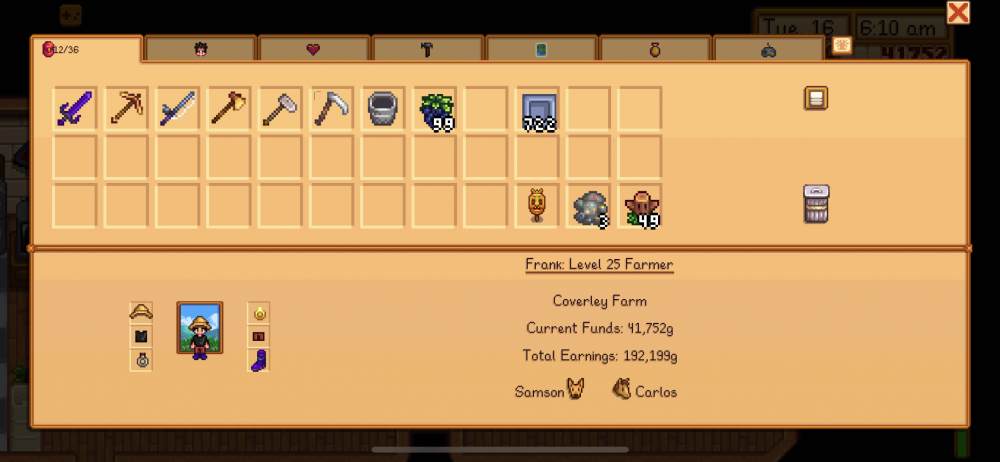This screenshot has height=462, width=1000.
Task: Open the tab with the golden pouch icon
Action: [x=655, y=49]
